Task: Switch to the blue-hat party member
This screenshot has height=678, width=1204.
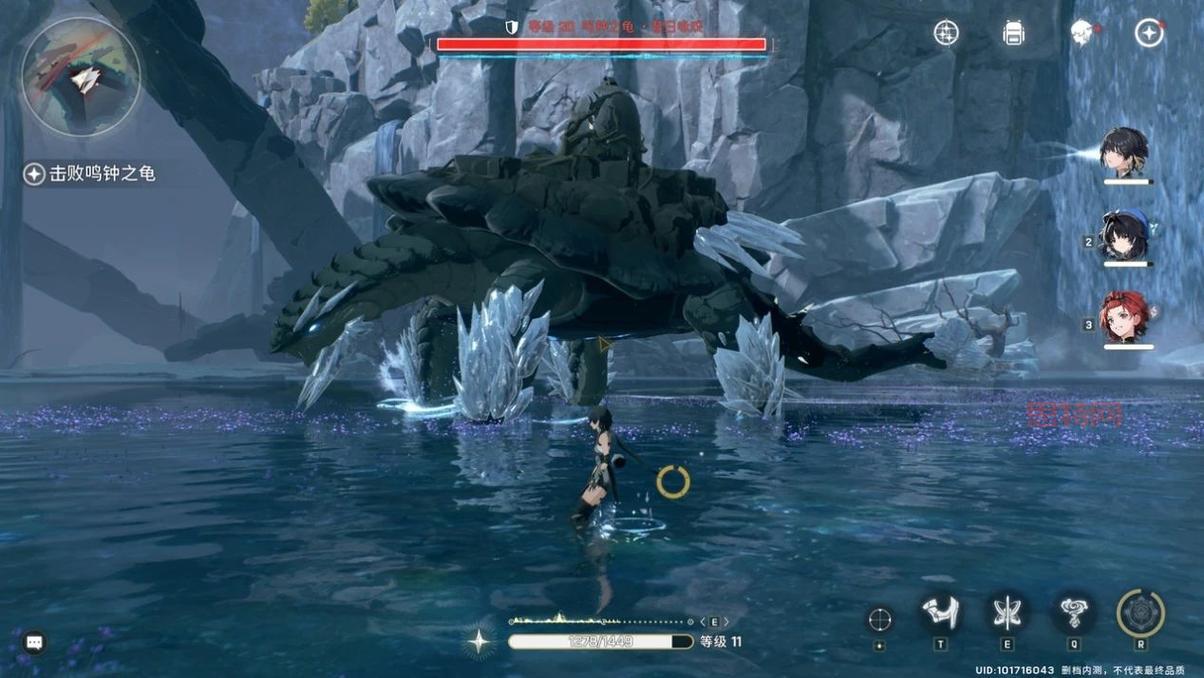Action: click(1127, 235)
